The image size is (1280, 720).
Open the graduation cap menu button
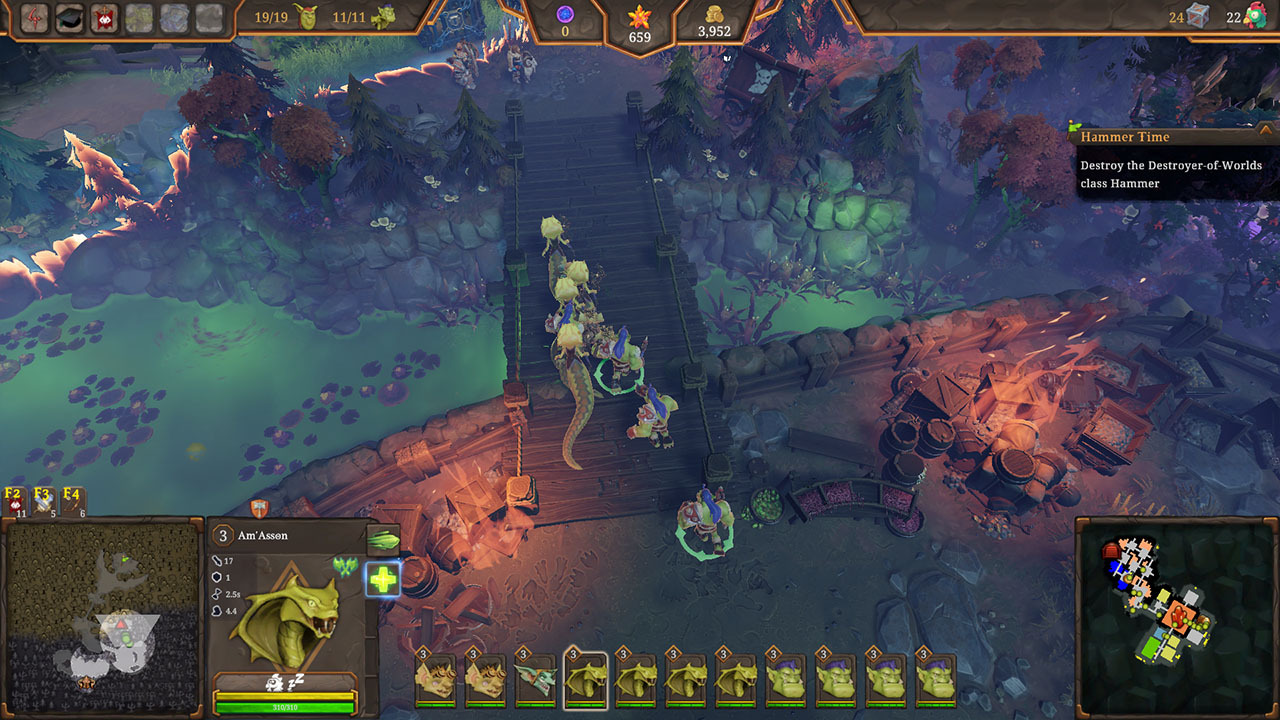(x=69, y=17)
